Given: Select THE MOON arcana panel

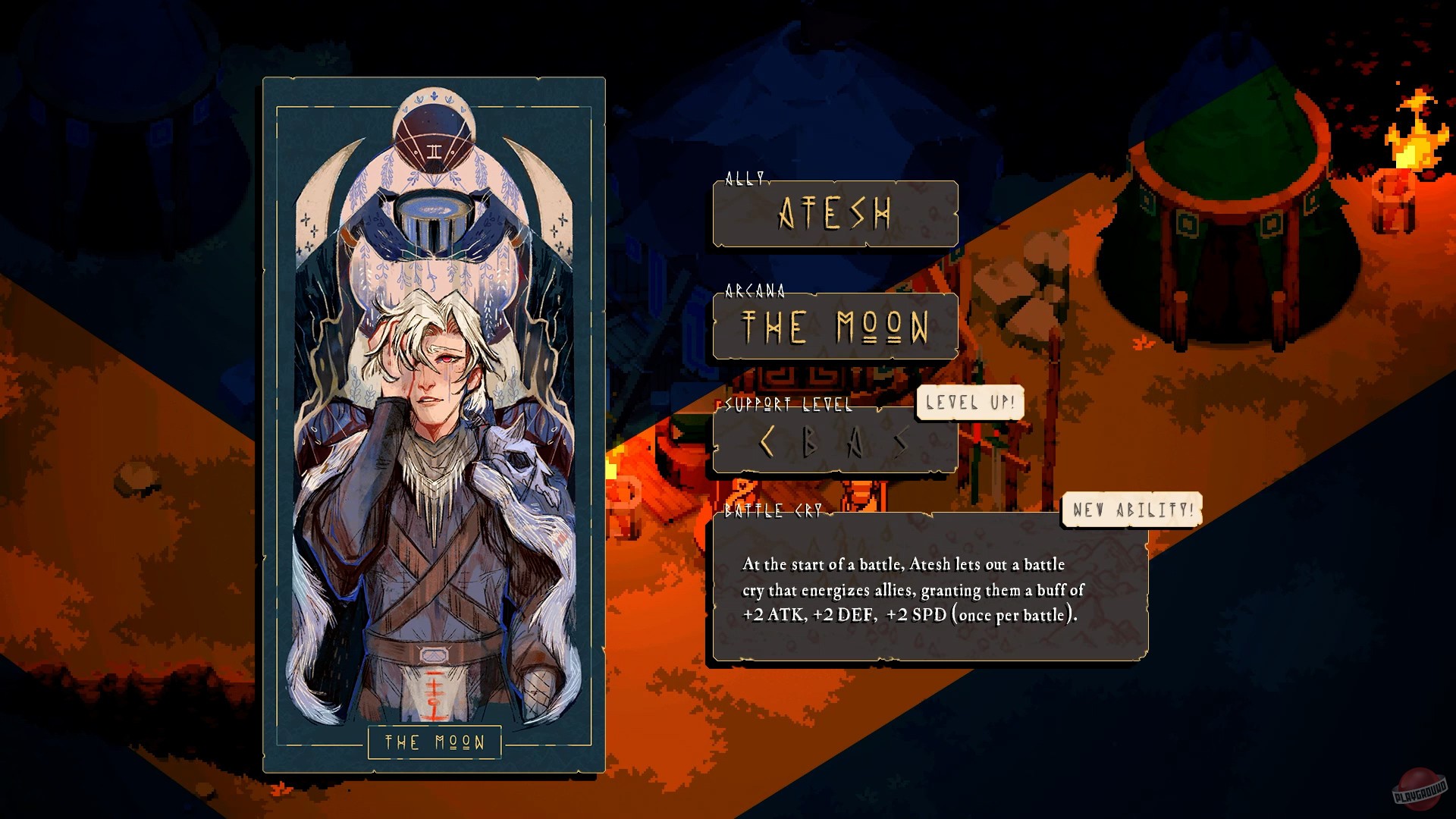Looking at the screenshot, I should (x=833, y=328).
